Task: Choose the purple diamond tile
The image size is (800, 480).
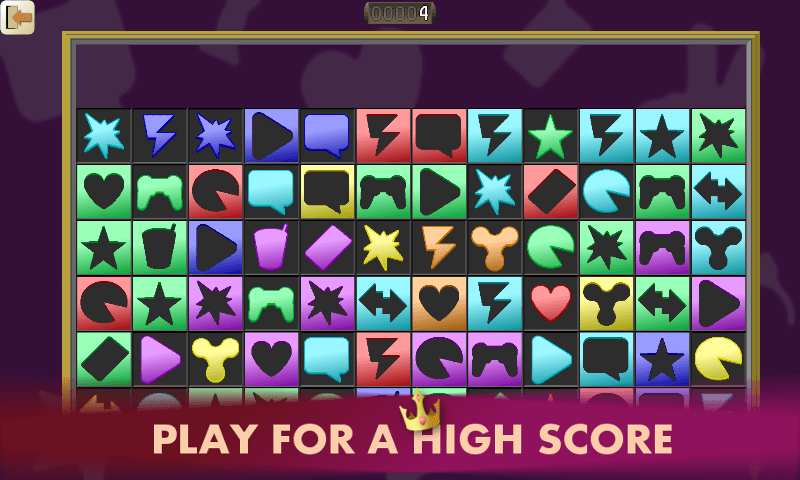Action: tap(328, 247)
